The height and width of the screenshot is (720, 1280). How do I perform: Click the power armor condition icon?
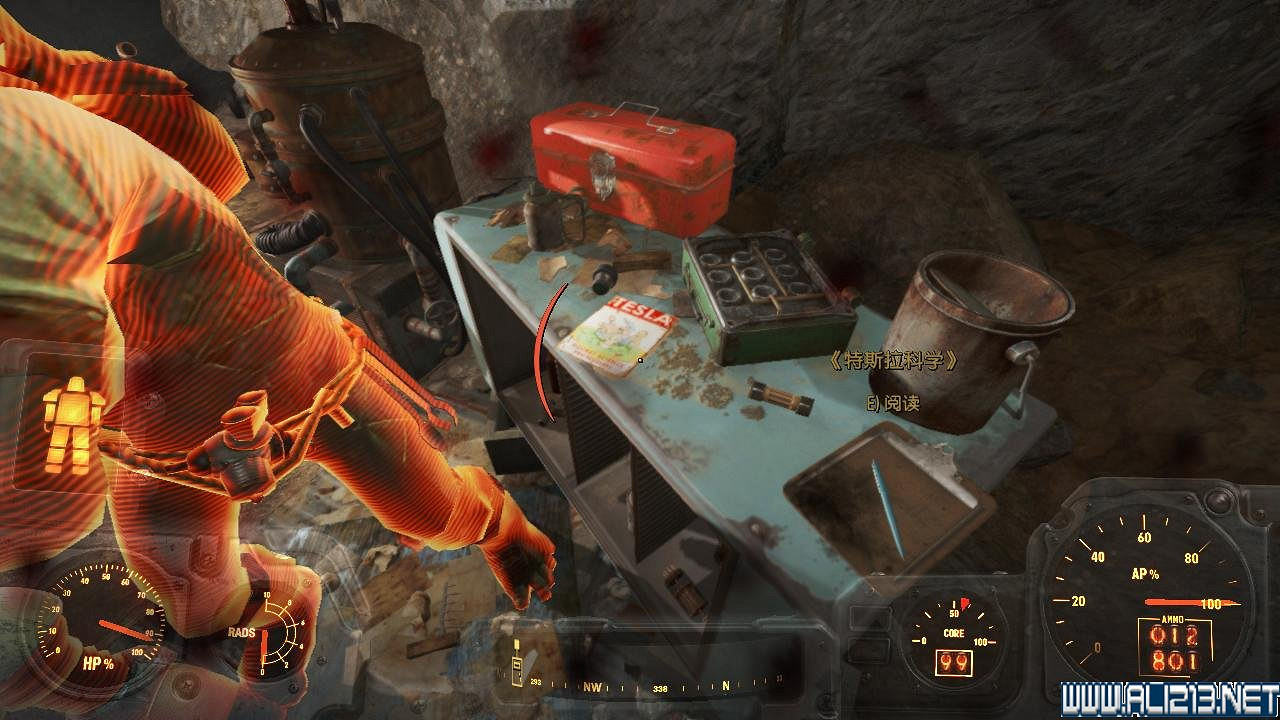[x=73, y=424]
